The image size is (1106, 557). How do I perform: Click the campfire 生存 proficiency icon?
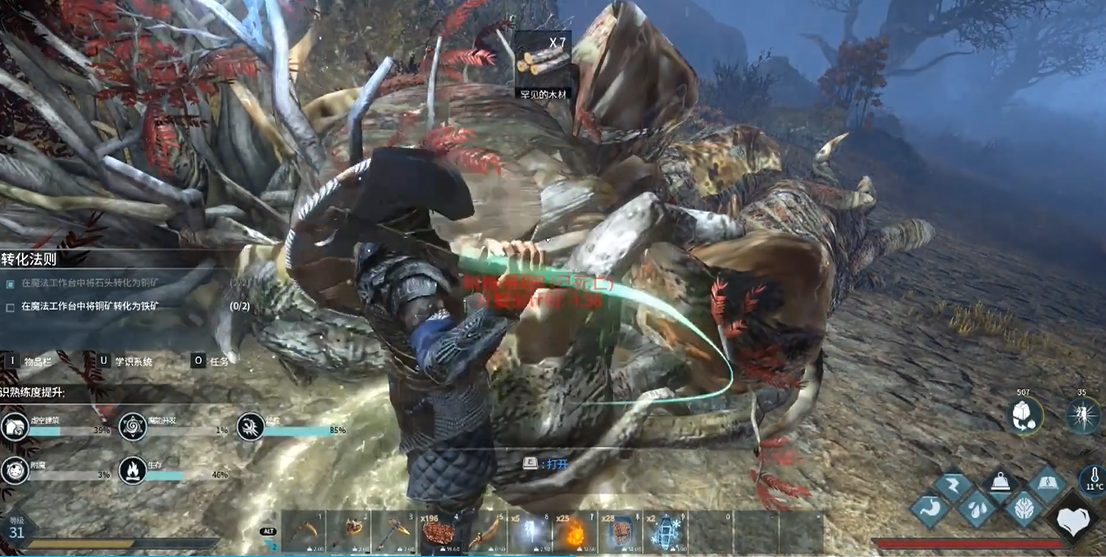tap(130, 469)
